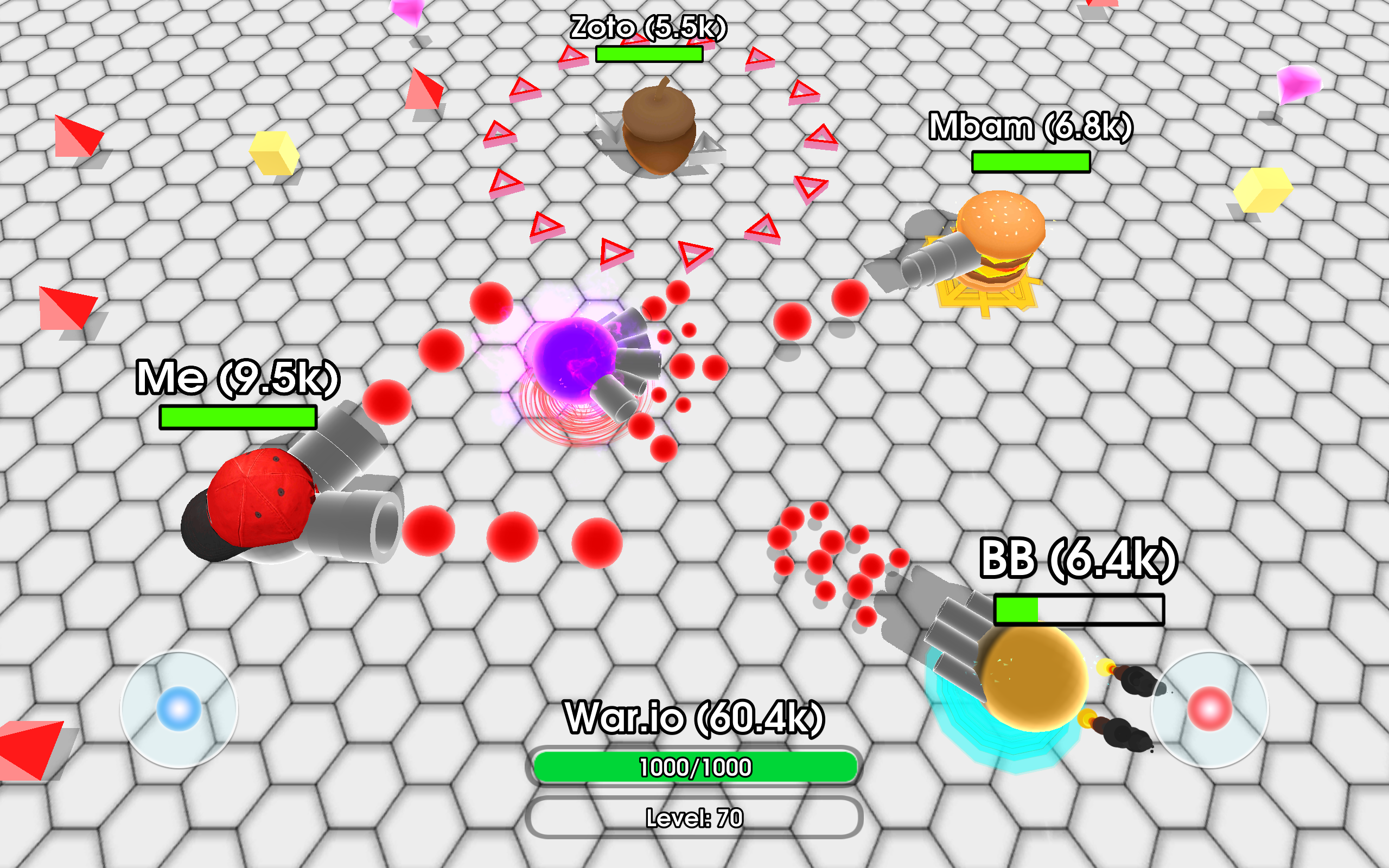Click the War.io (60.4k) title text
The height and width of the screenshot is (868, 1389).
pos(694,718)
